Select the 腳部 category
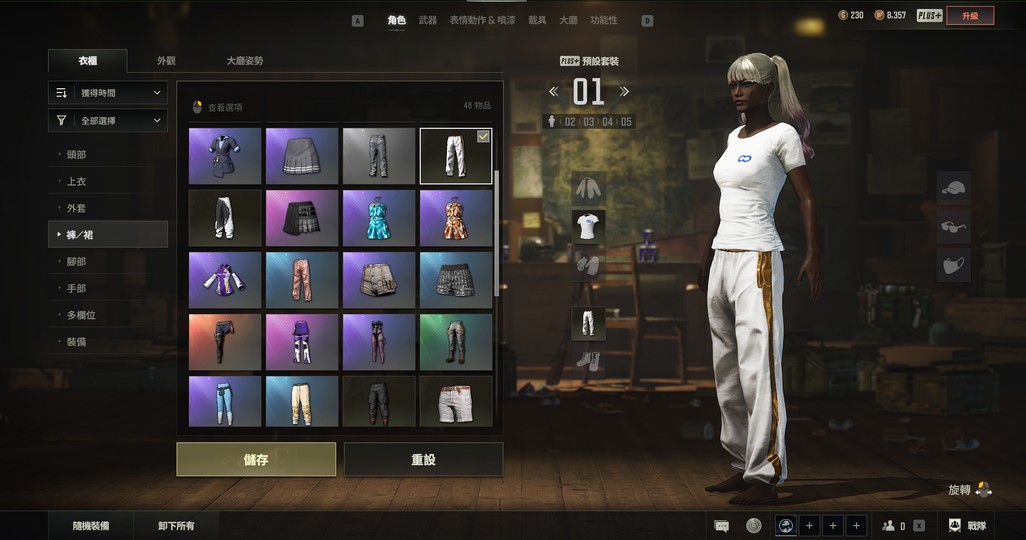 [x=76, y=262]
